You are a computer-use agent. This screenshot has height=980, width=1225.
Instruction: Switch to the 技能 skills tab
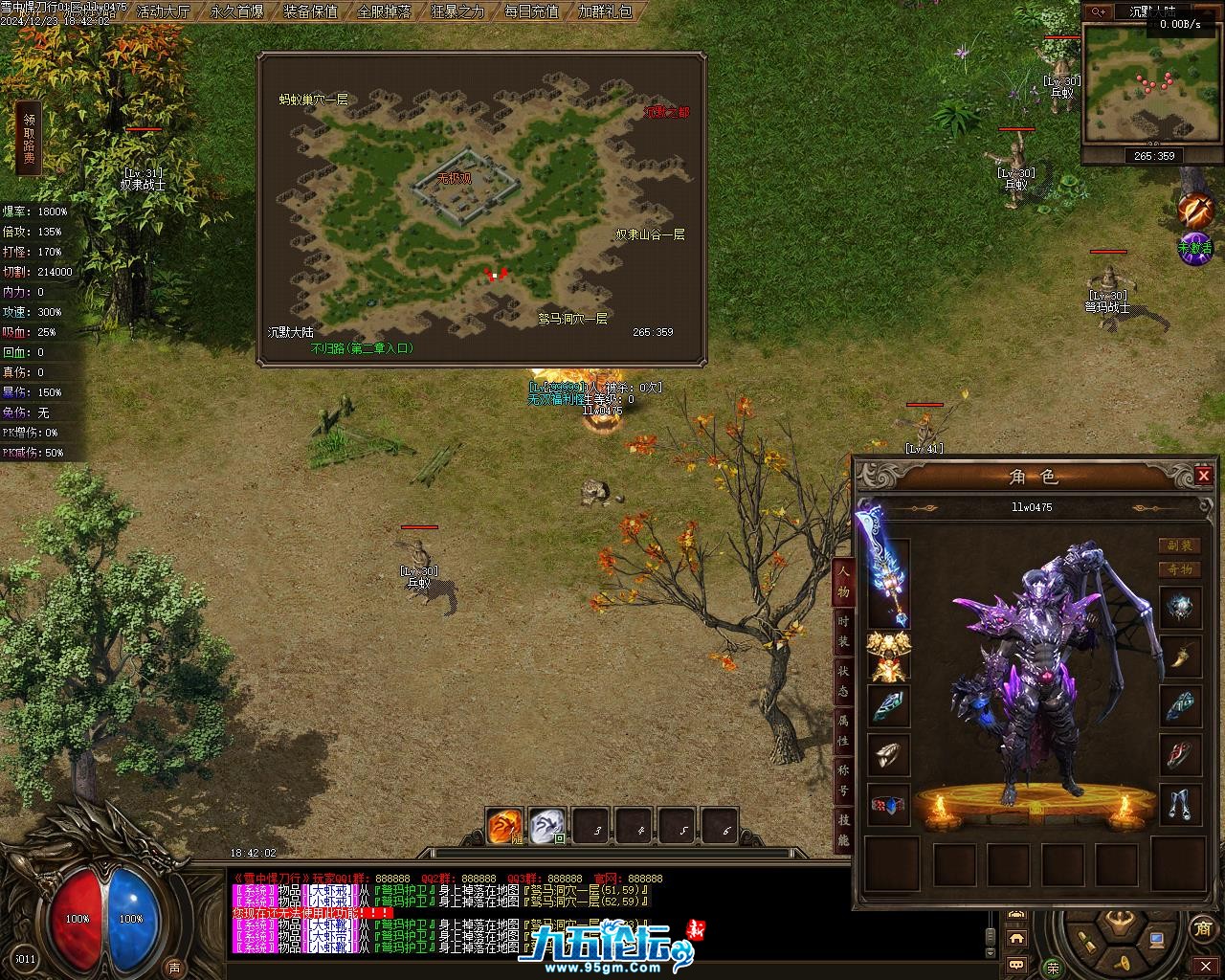pyautogui.click(x=843, y=833)
